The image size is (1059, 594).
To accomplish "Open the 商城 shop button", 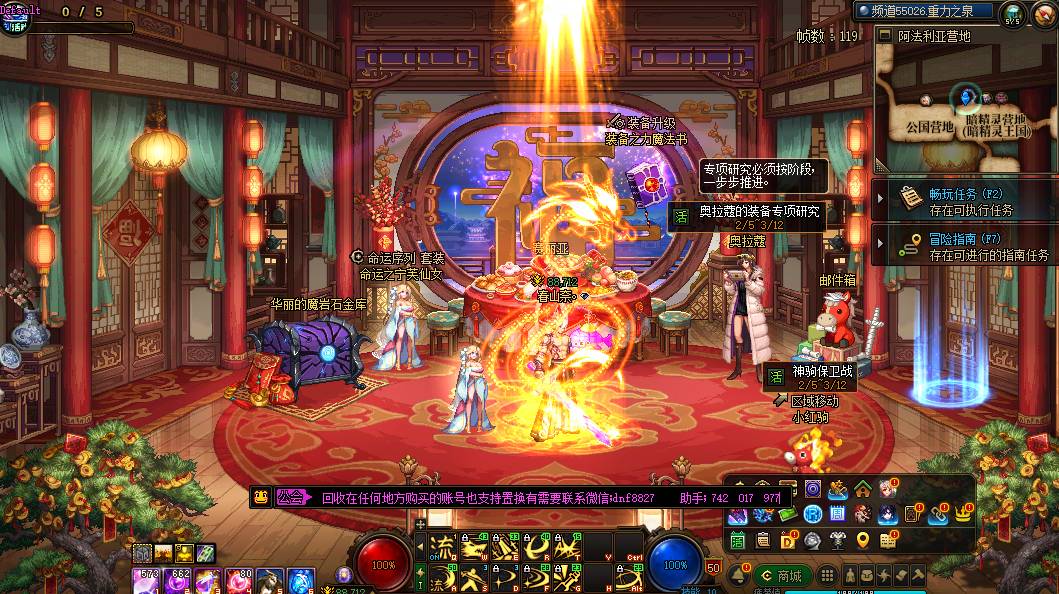I will (x=782, y=576).
